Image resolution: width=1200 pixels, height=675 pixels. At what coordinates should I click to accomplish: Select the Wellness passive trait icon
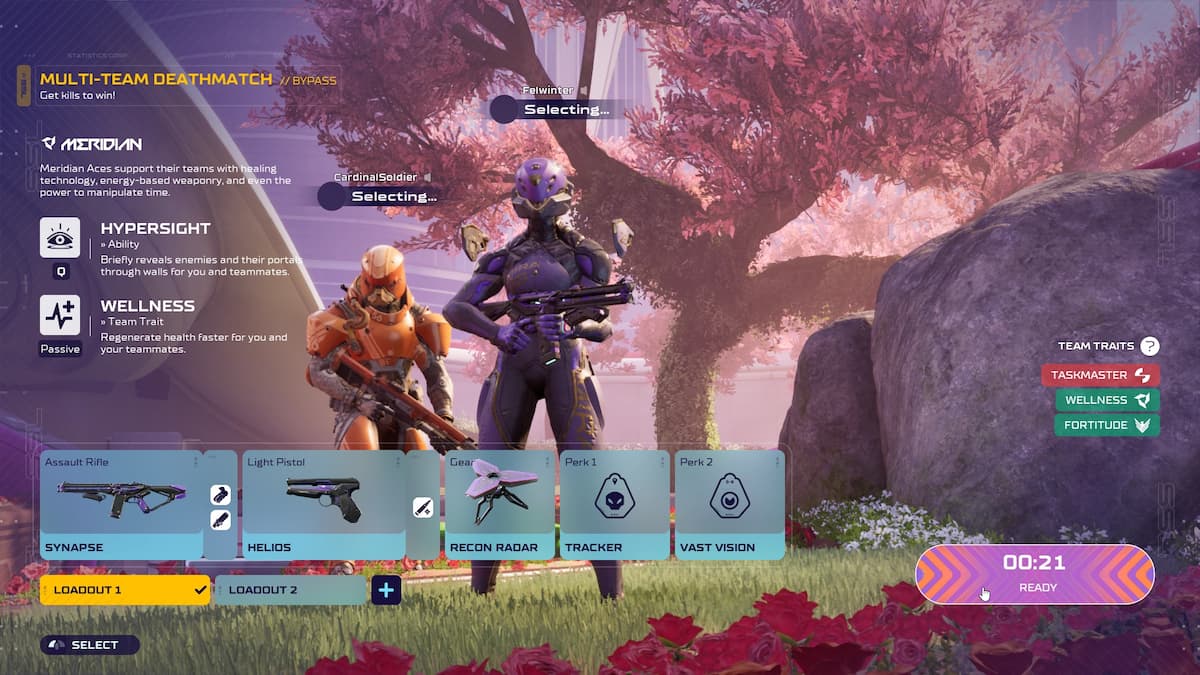pyautogui.click(x=60, y=315)
